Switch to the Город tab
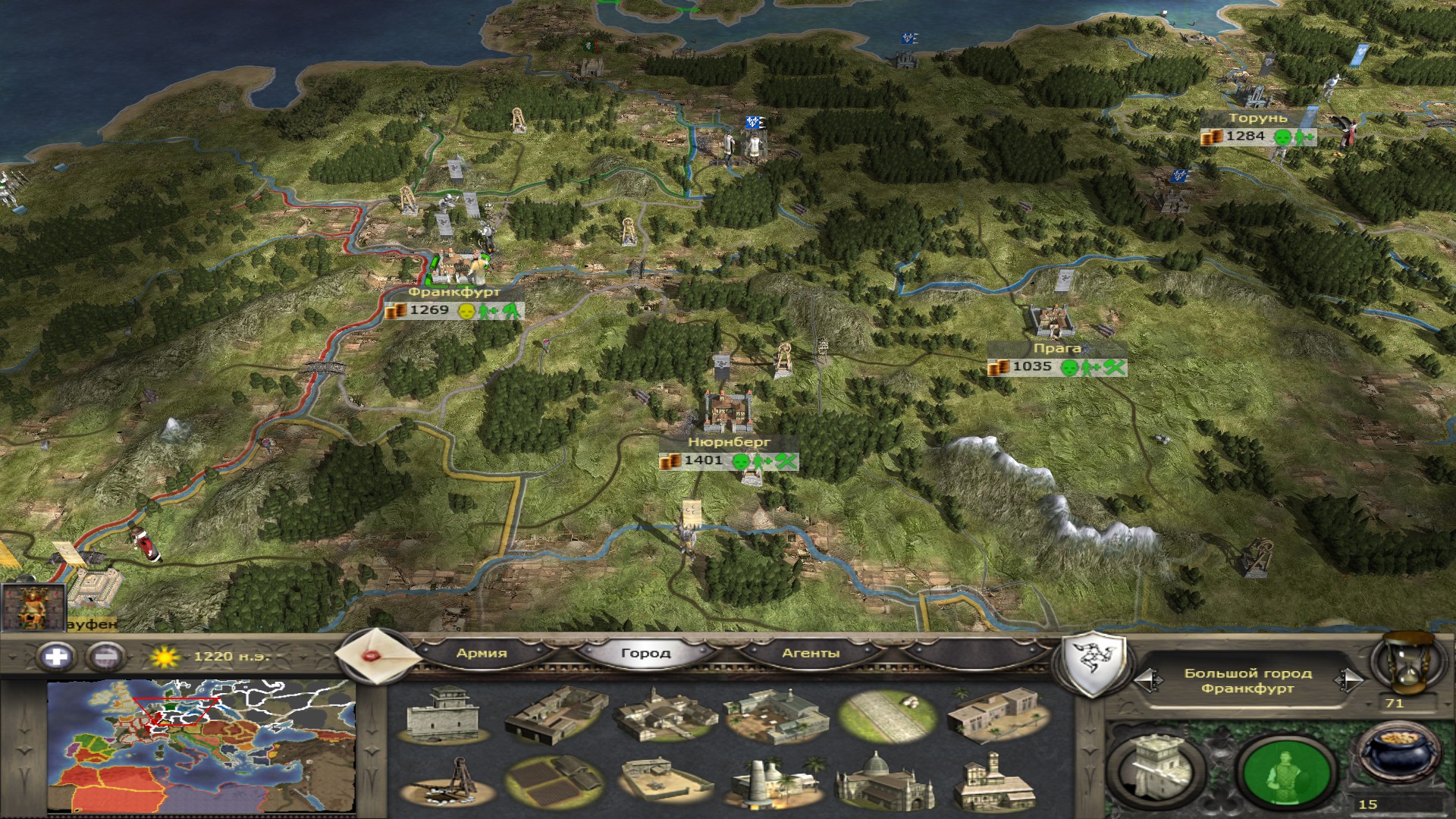 tap(645, 653)
